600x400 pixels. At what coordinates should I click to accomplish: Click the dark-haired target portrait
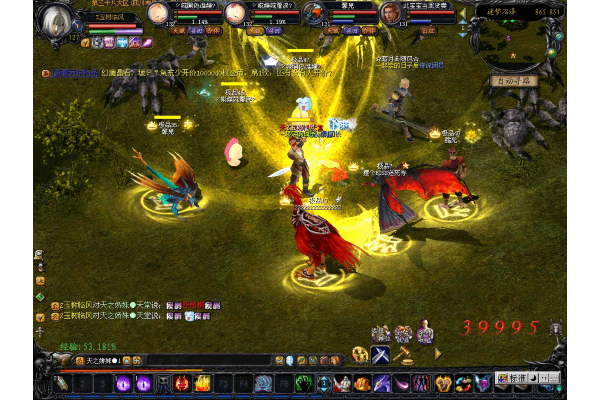pyautogui.click(x=388, y=13)
